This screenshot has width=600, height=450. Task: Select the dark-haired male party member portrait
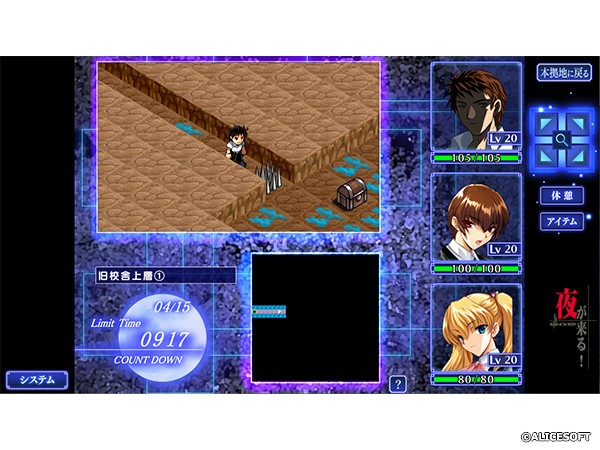(477, 110)
